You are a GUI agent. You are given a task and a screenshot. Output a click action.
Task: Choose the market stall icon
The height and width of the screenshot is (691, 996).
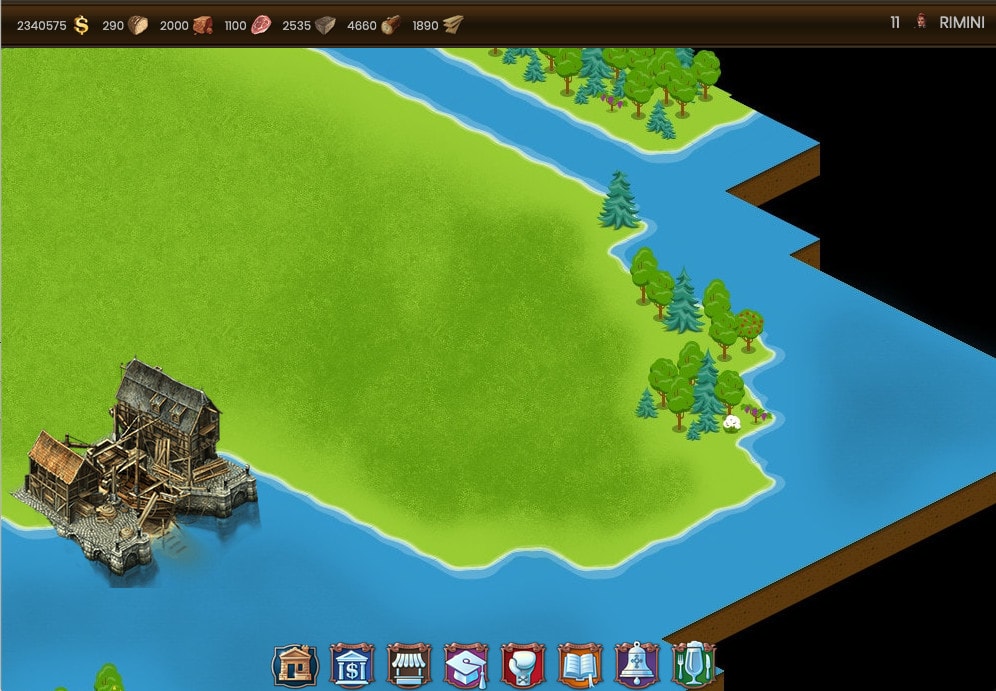(x=409, y=665)
